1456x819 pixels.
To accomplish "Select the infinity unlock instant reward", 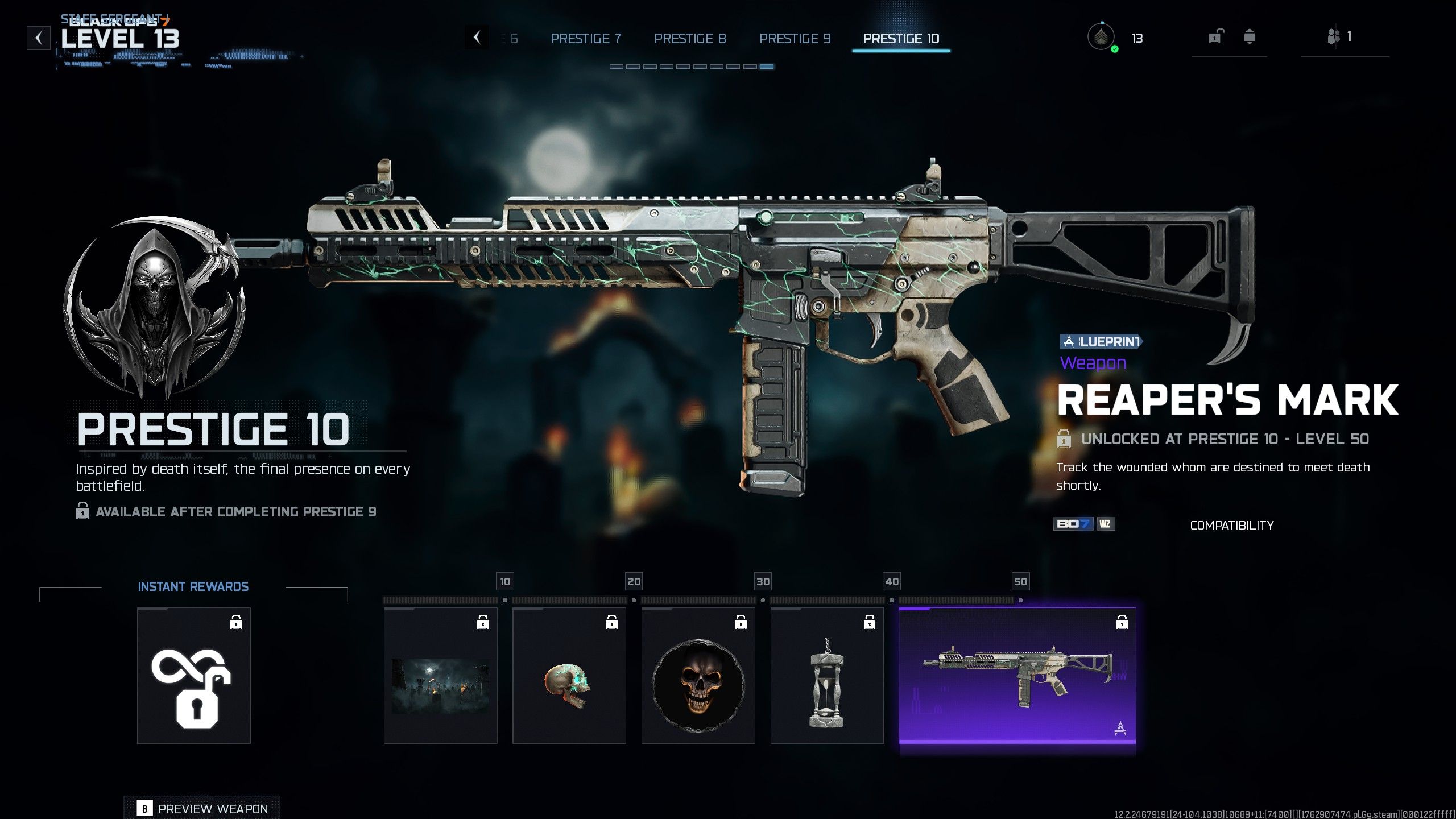I will click(x=193, y=676).
